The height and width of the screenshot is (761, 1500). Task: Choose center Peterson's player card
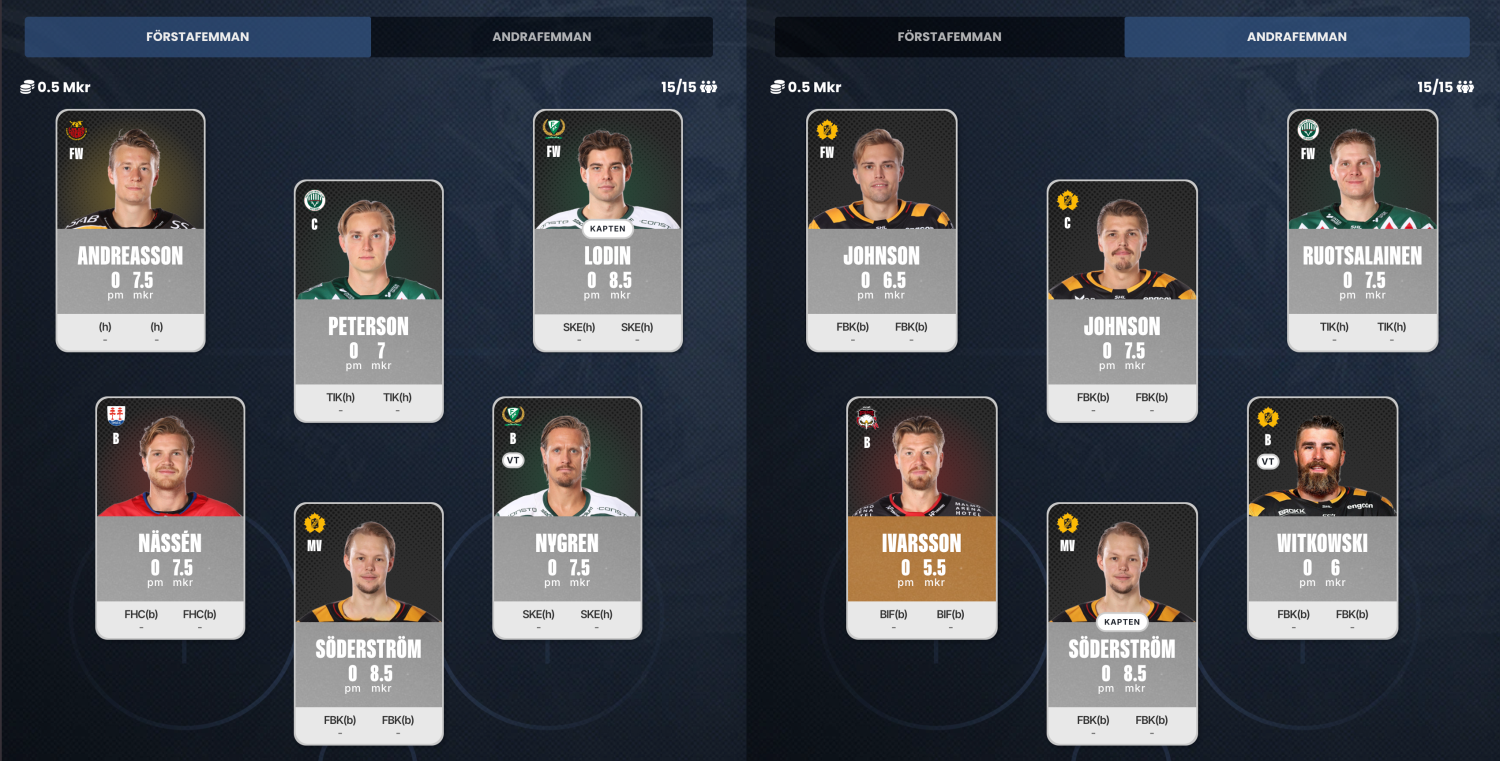coord(368,300)
